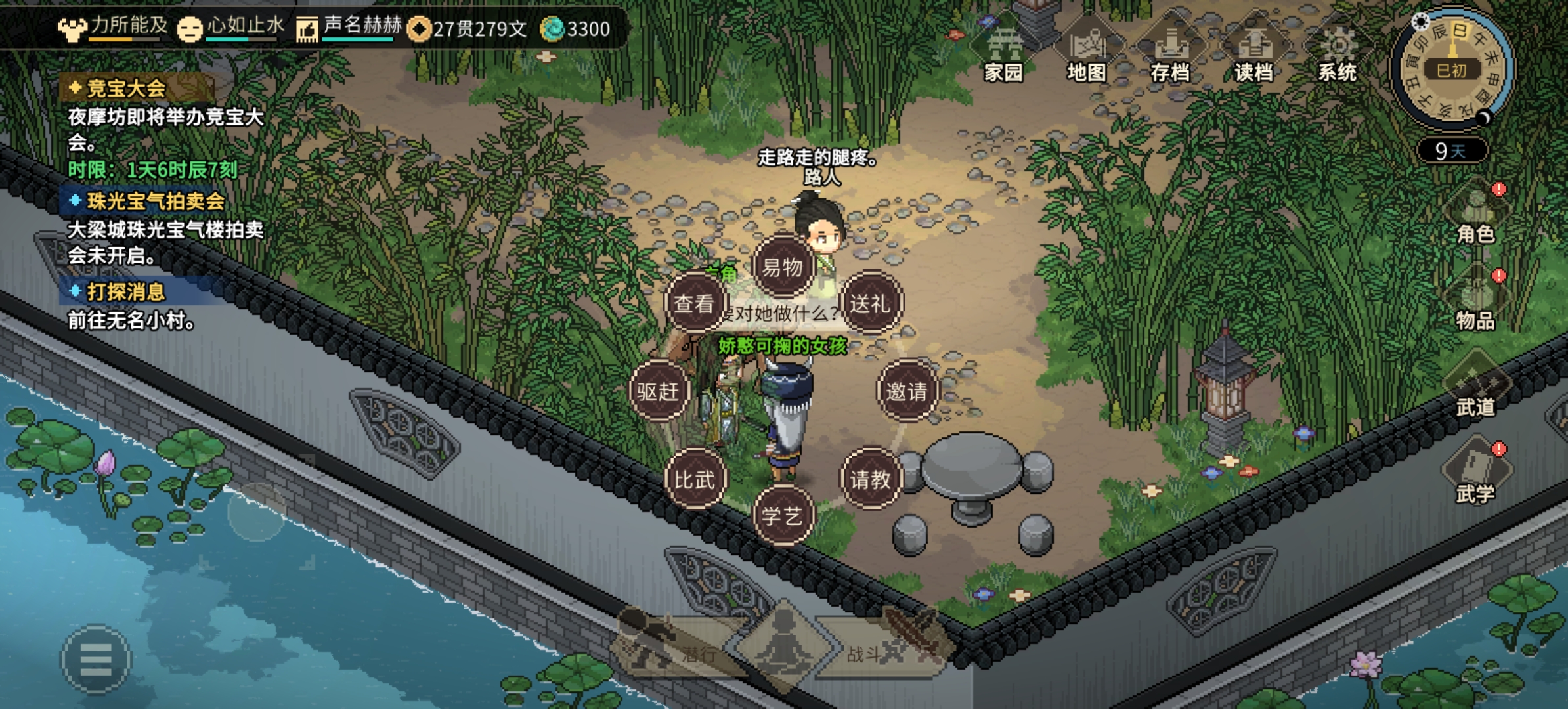1568x709 pixels.
Task: Open the 物品 inventory
Action: pos(1475,302)
